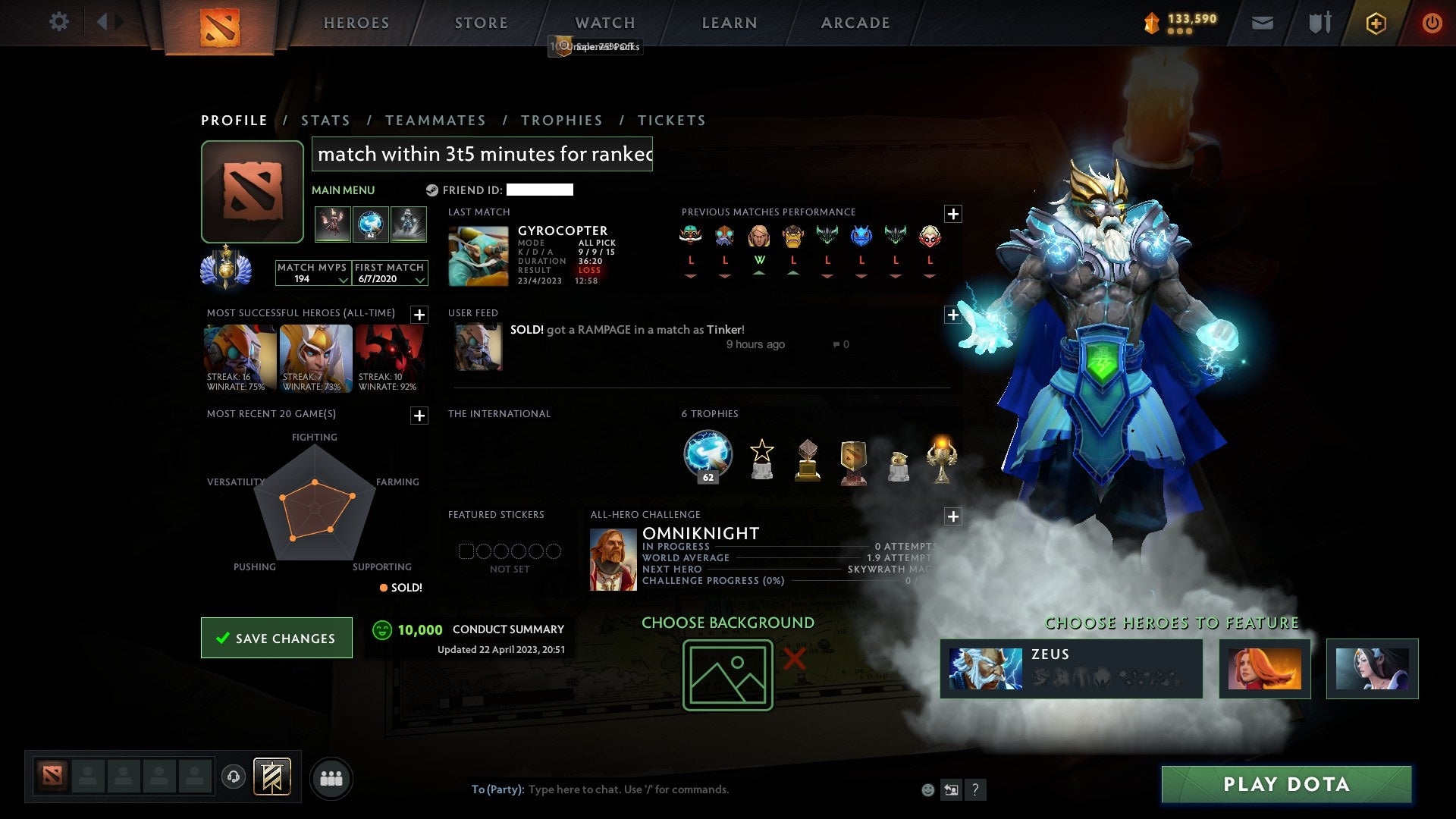Click SAVE CHANGES
1456x819 pixels.
click(276, 638)
